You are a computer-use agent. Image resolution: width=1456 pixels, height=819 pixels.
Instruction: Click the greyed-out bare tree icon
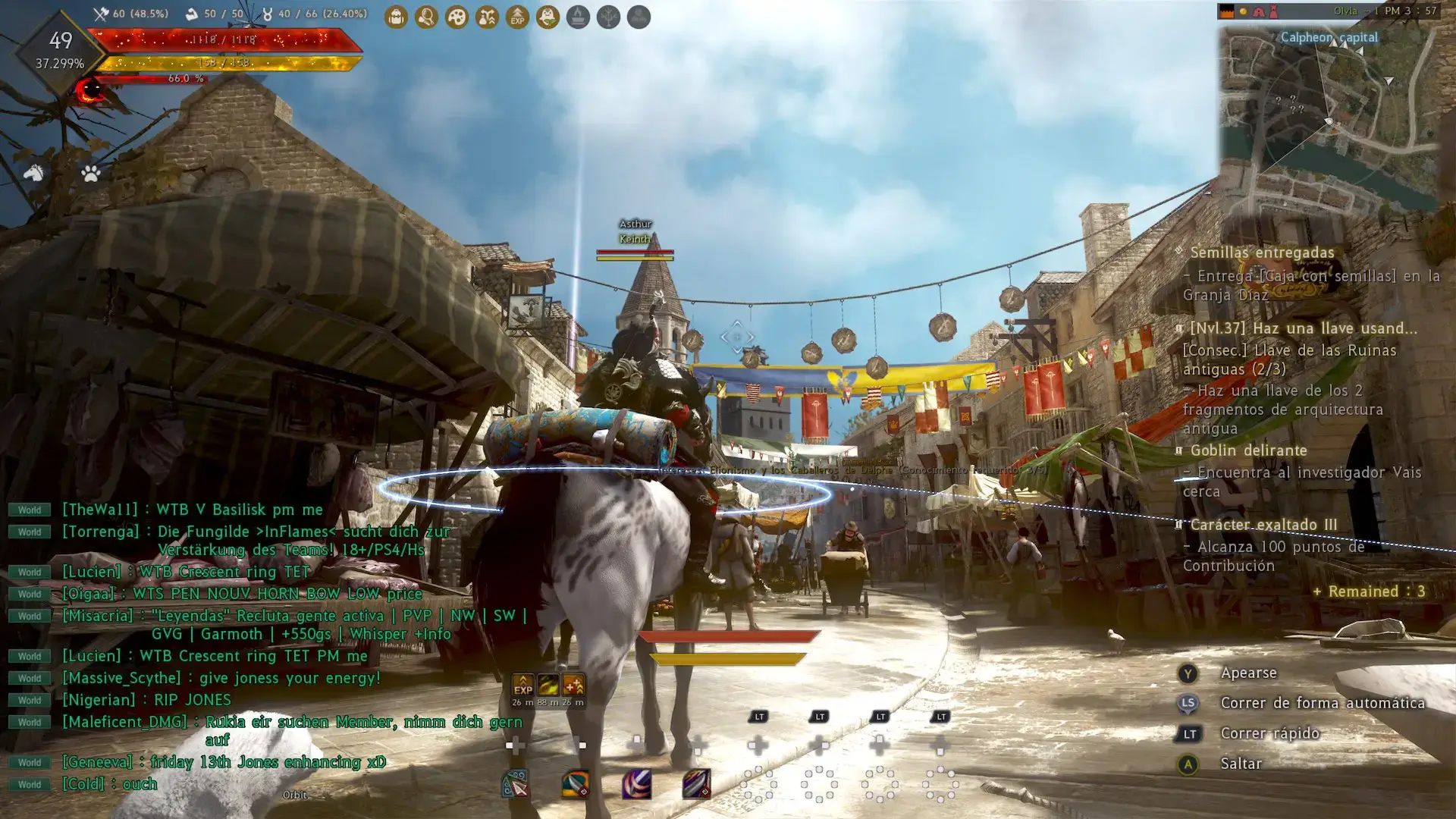click(608, 17)
